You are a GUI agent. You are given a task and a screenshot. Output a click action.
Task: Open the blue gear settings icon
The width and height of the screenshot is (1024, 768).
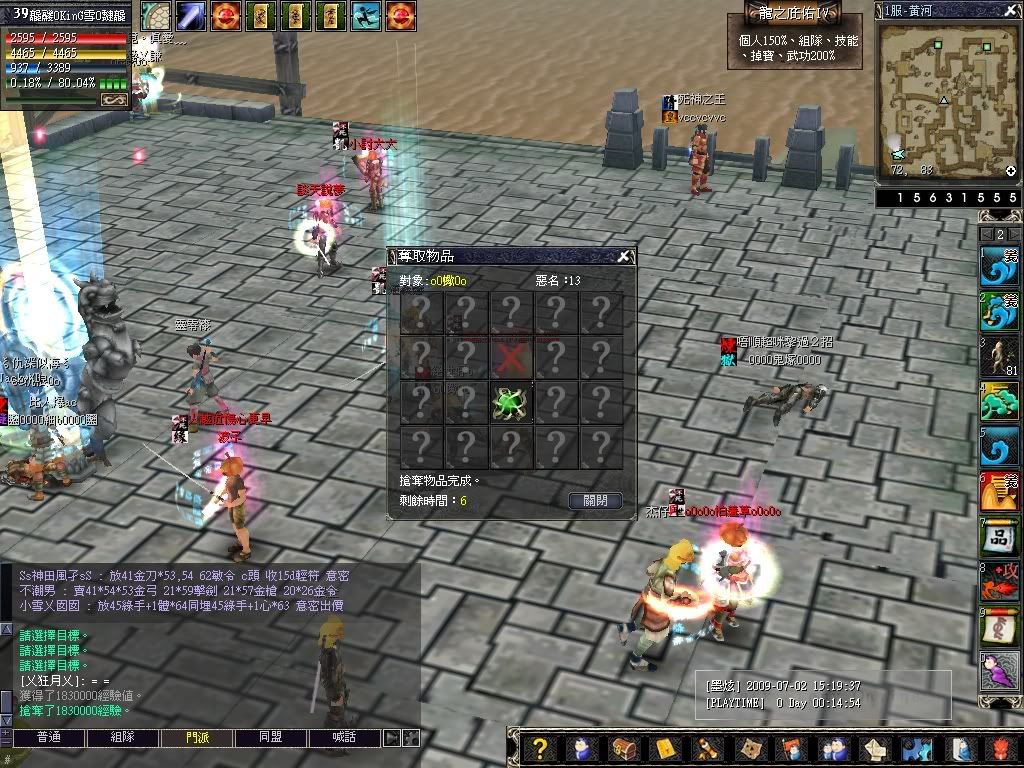[916, 749]
